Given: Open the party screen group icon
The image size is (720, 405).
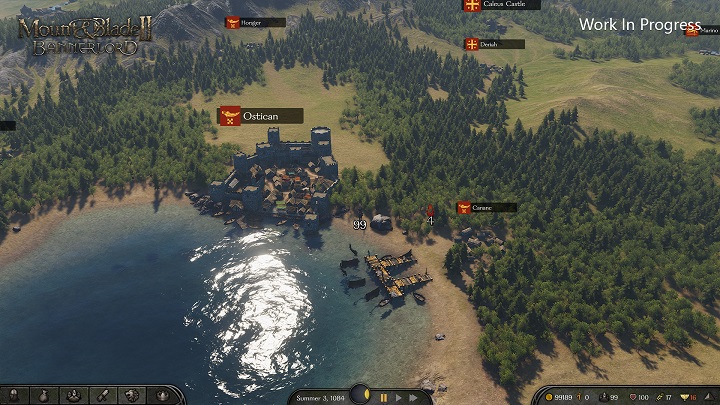Looking at the screenshot, I should coord(74,396).
